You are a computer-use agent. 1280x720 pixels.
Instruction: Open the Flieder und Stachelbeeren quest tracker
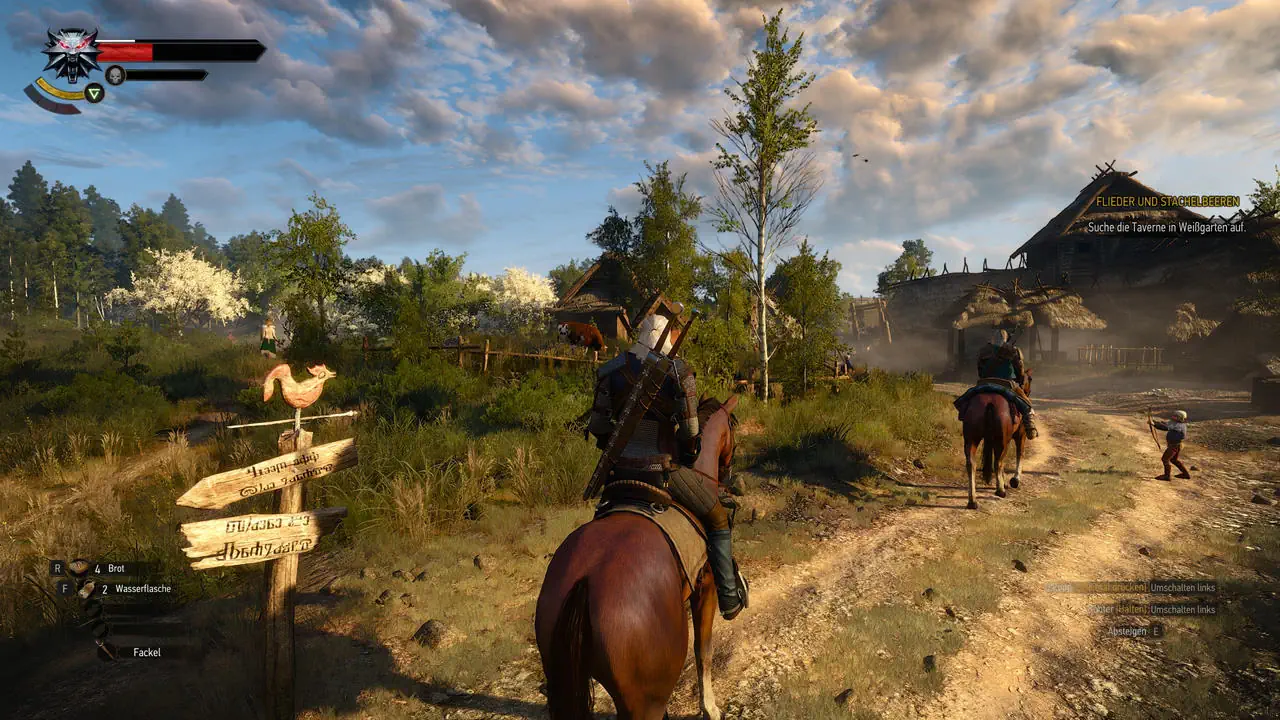point(1167,202)
